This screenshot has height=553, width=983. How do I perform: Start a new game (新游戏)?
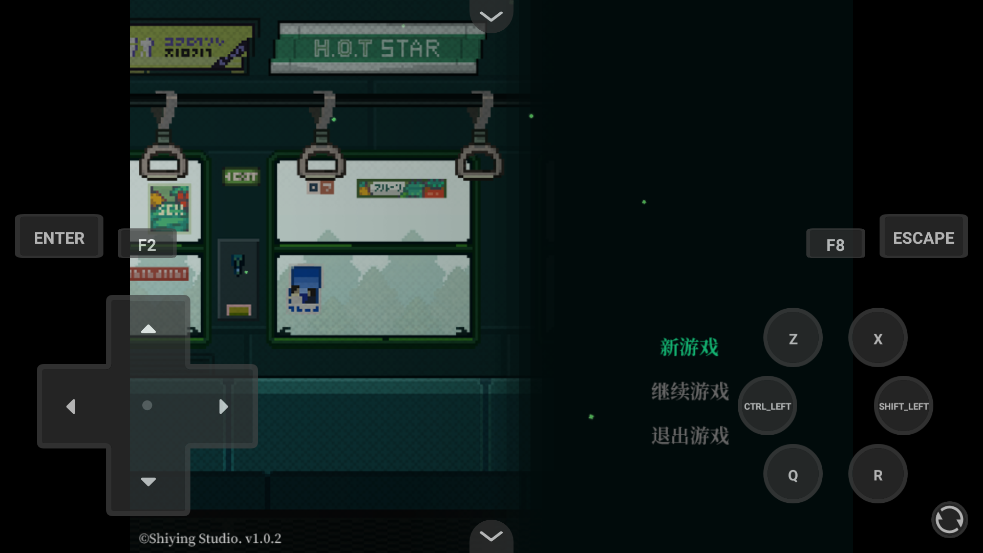pyautogui.click(x=689, y=347)
